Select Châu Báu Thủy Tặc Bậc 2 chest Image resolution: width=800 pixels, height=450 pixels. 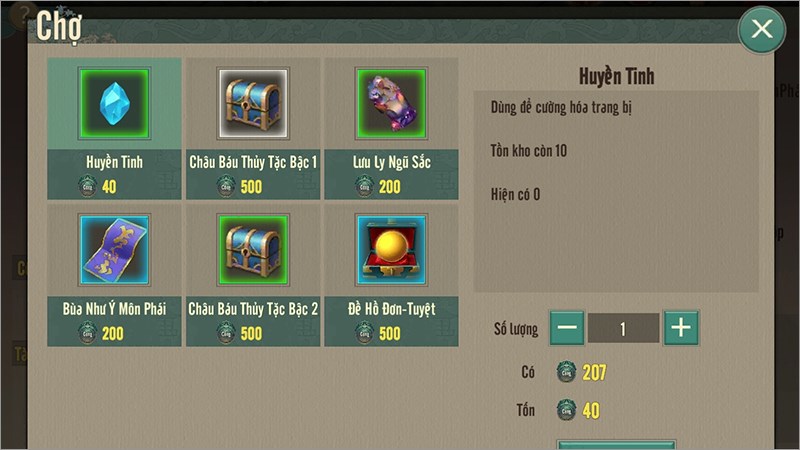tap(252, 250)
